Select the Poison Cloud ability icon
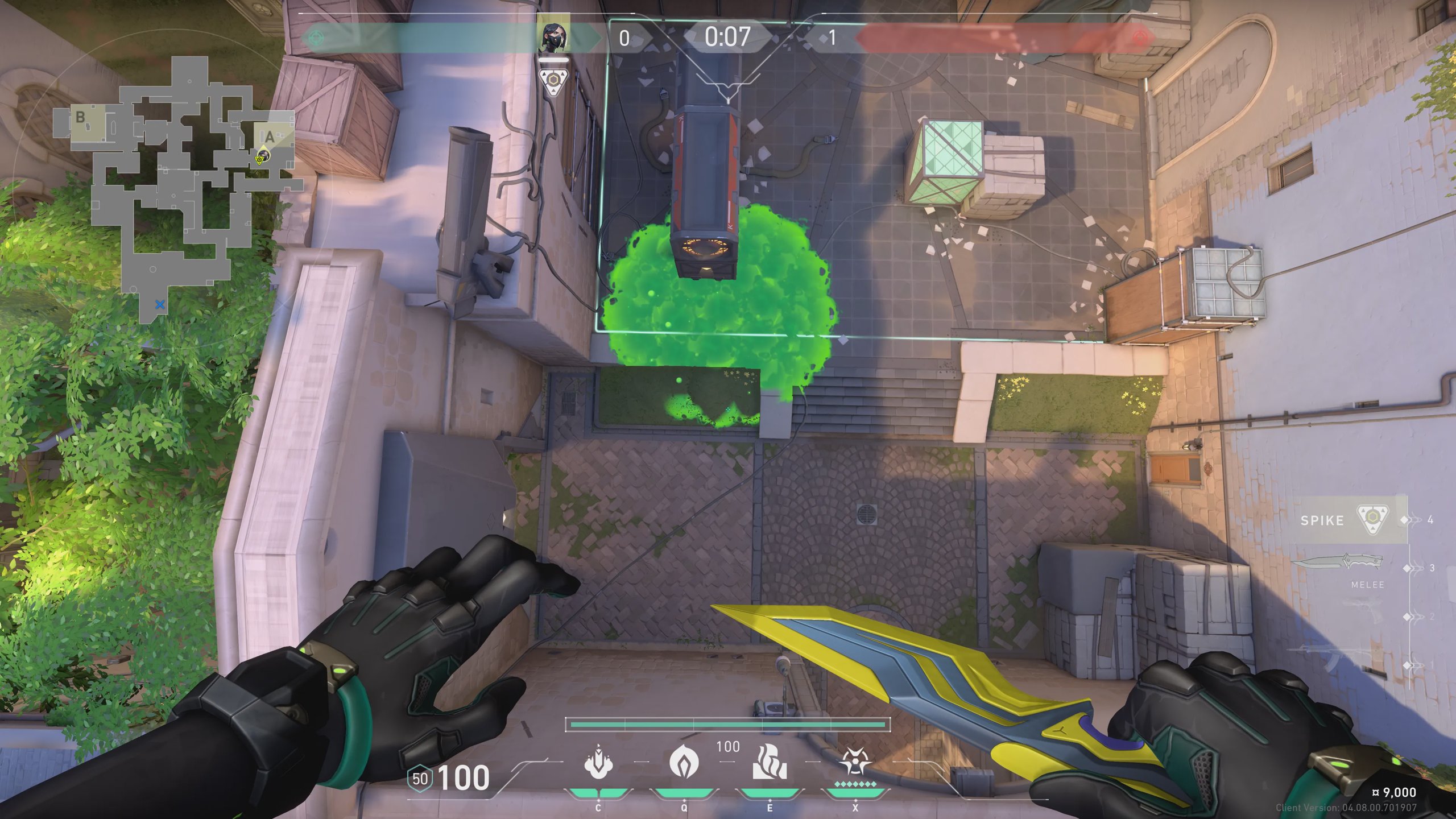The image size is (1456, 819). tap(684, 762)
